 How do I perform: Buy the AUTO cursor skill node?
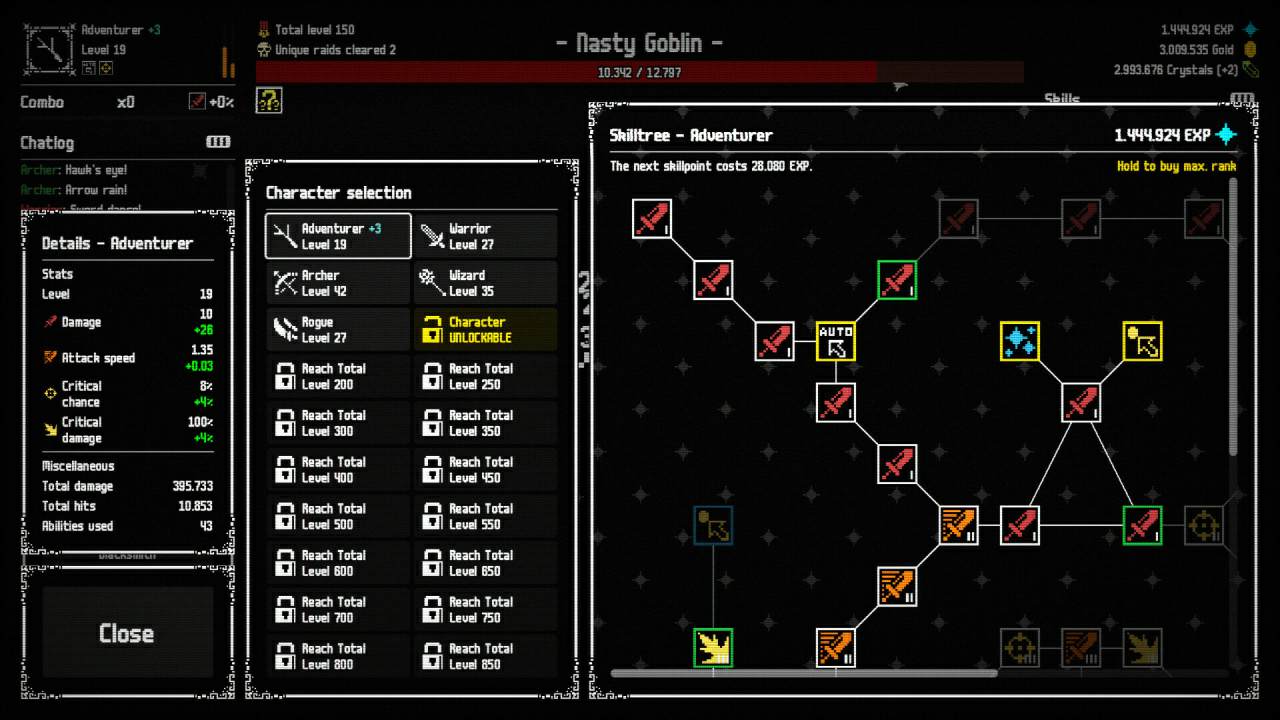coord(836,341)
